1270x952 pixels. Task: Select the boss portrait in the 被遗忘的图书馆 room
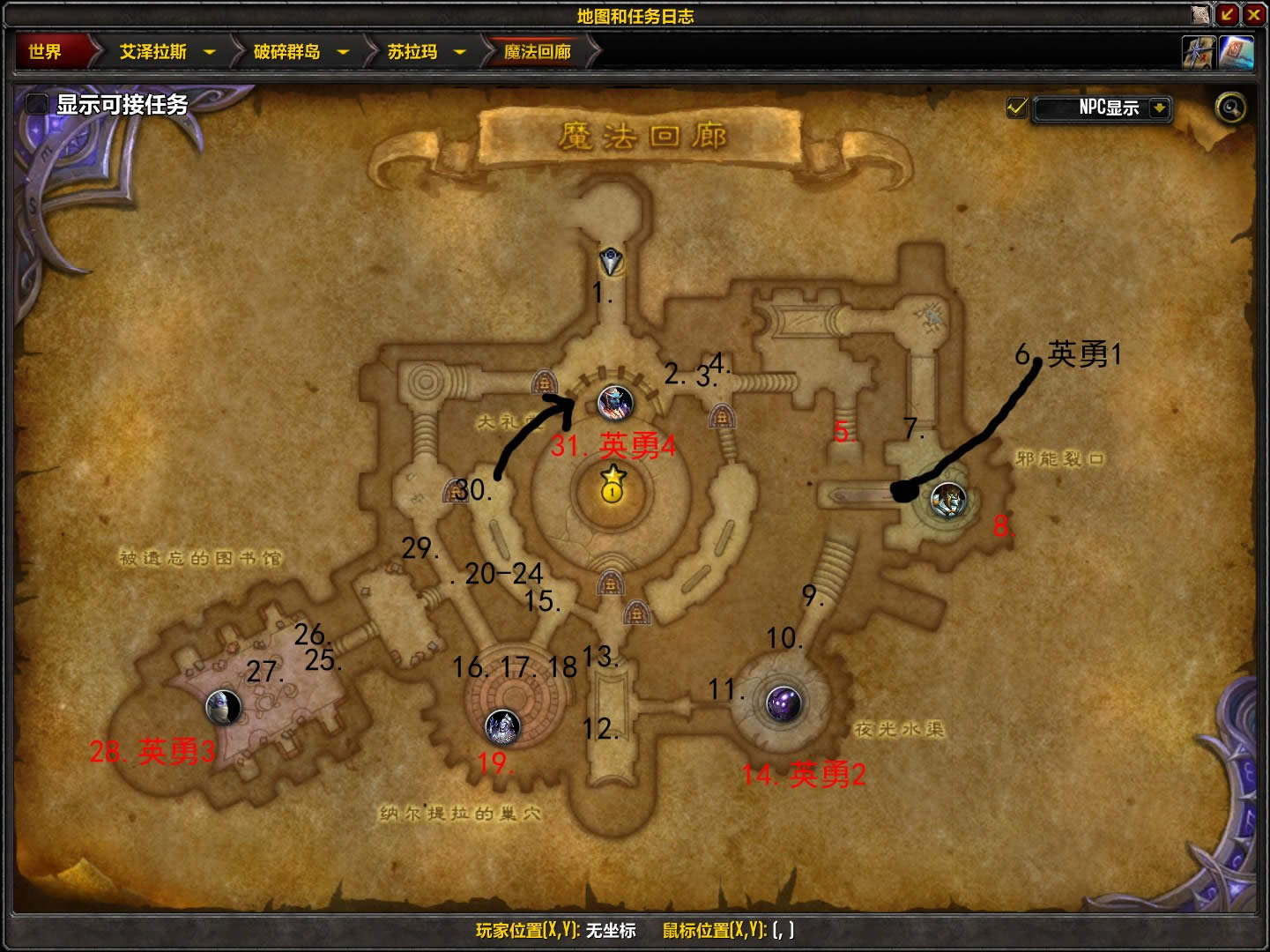click(223, 706)
